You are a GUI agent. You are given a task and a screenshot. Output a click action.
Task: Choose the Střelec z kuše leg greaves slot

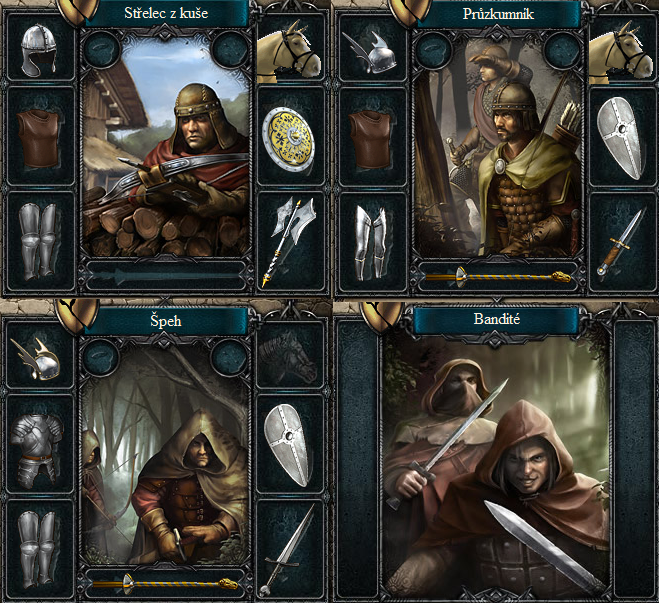tap(41, 240)
